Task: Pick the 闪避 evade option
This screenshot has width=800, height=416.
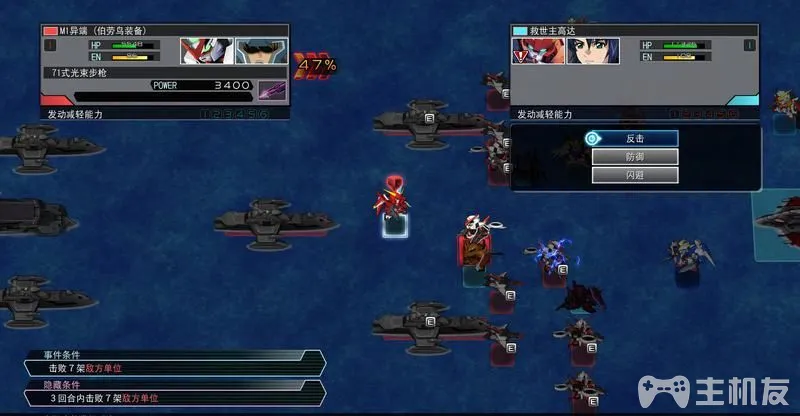Action: (634, 175)
